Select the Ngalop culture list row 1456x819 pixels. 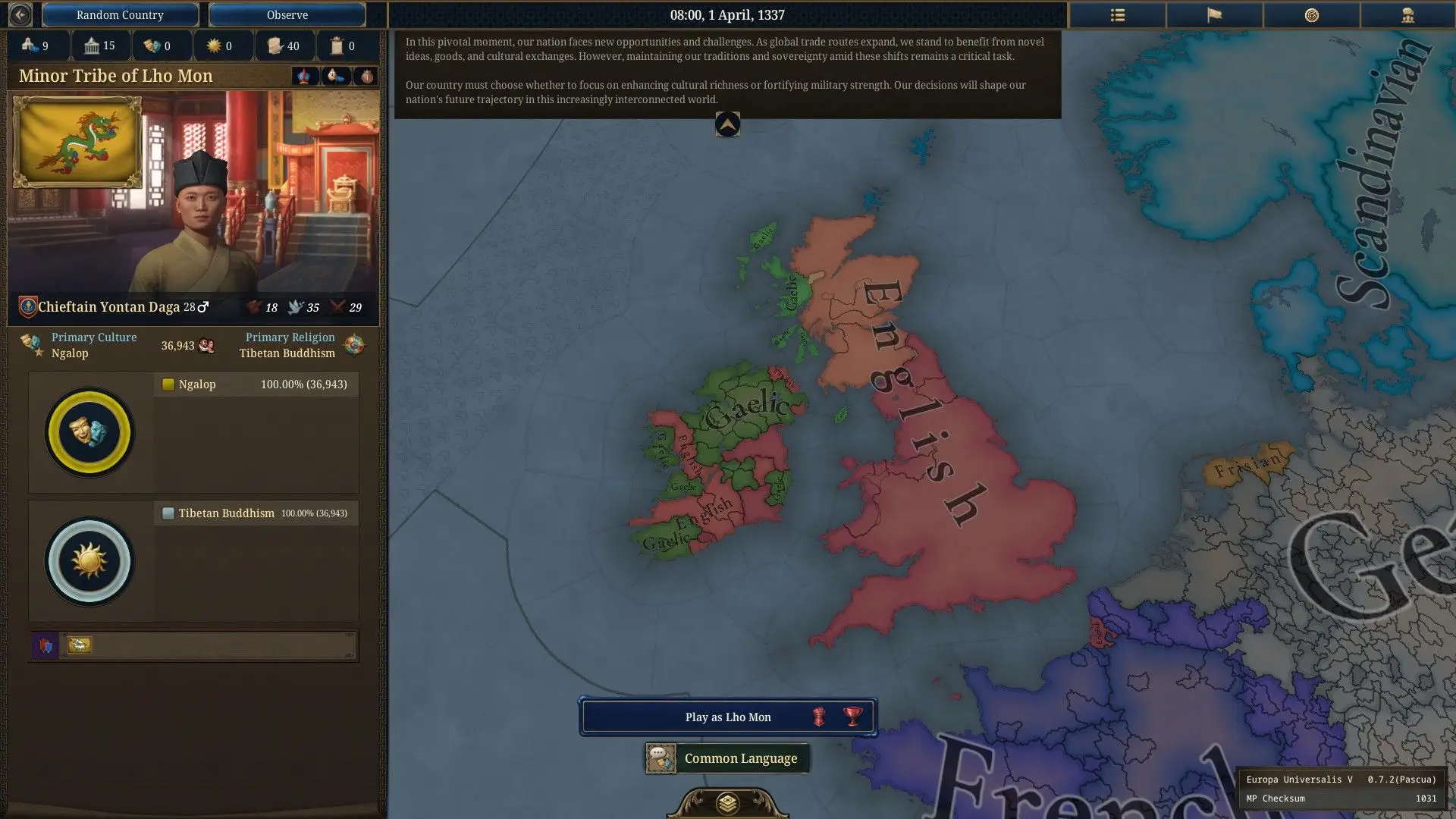[x=256, y=384]
